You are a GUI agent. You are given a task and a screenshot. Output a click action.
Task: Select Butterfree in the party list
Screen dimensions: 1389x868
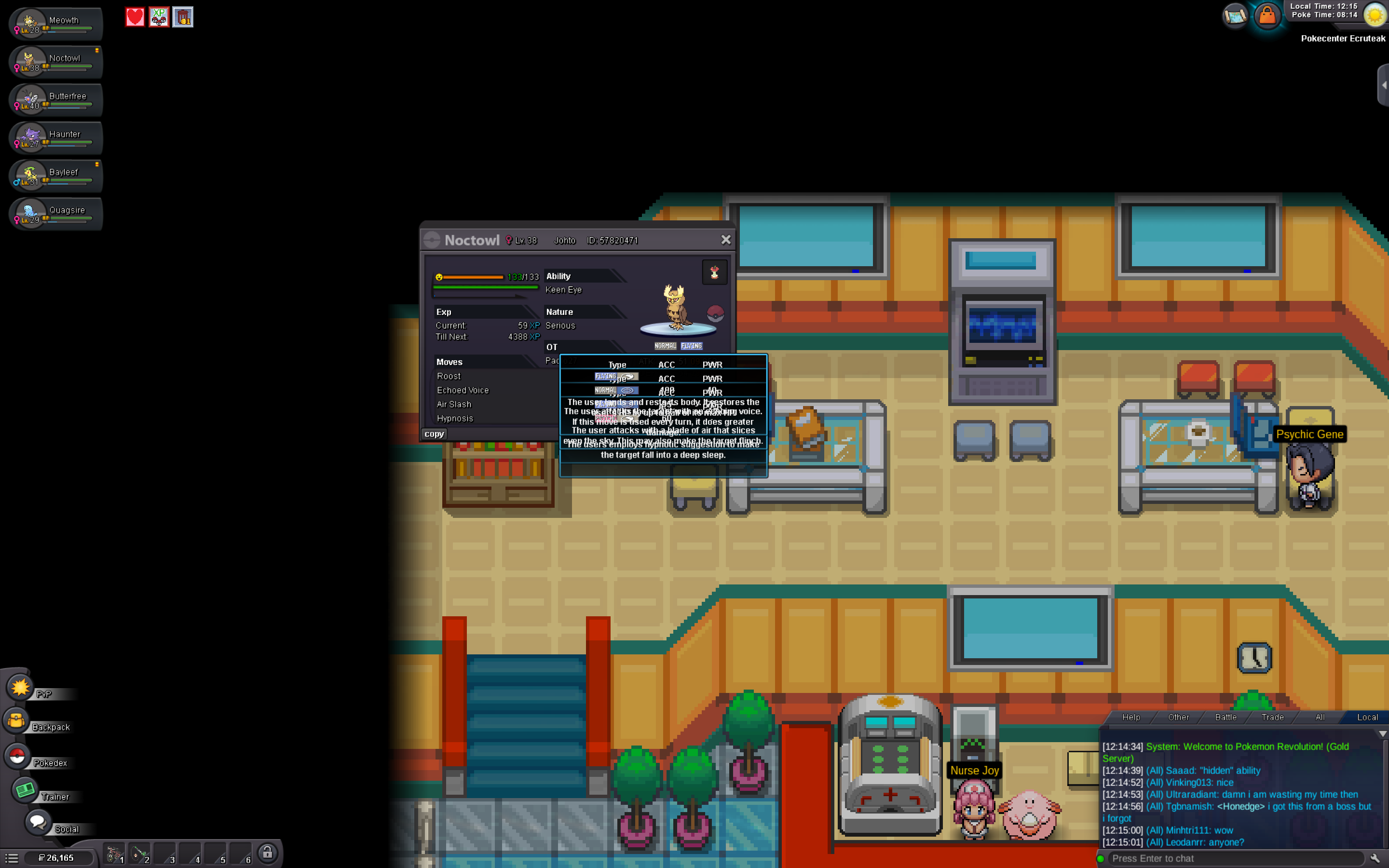click(55, 100)
